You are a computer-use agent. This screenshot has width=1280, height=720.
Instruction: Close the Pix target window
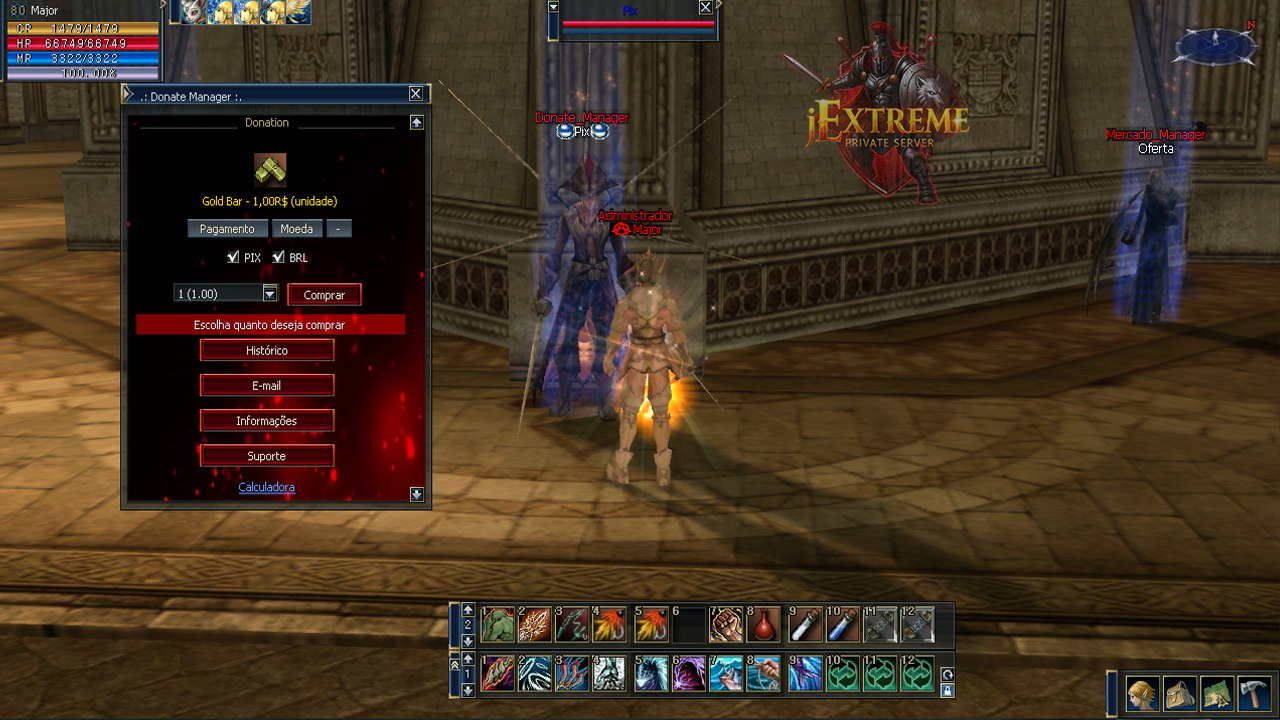coord(705,7)
